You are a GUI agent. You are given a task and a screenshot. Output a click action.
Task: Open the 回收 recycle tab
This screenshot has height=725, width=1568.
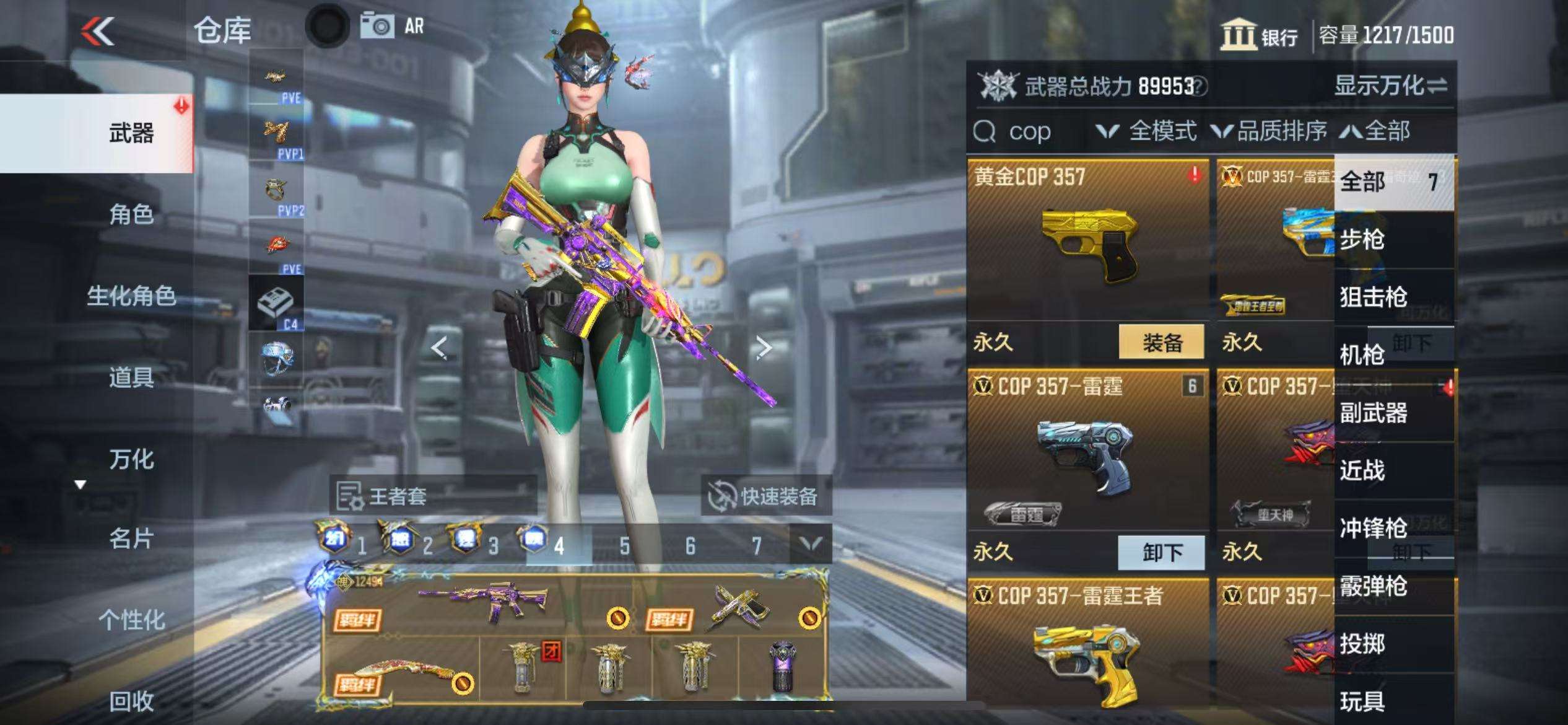[131, 701]
